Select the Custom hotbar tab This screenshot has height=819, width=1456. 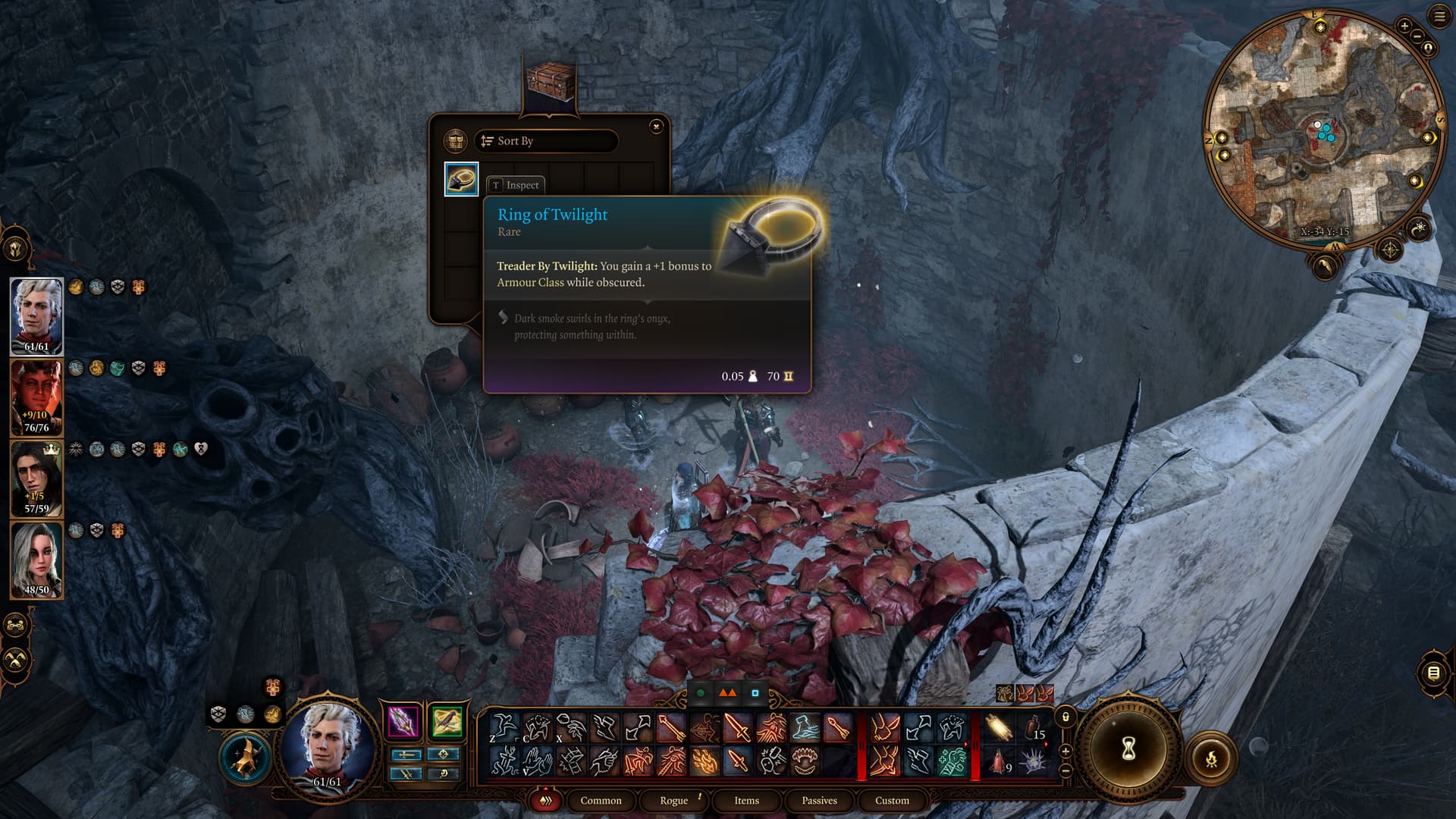(x=892, y=801)
